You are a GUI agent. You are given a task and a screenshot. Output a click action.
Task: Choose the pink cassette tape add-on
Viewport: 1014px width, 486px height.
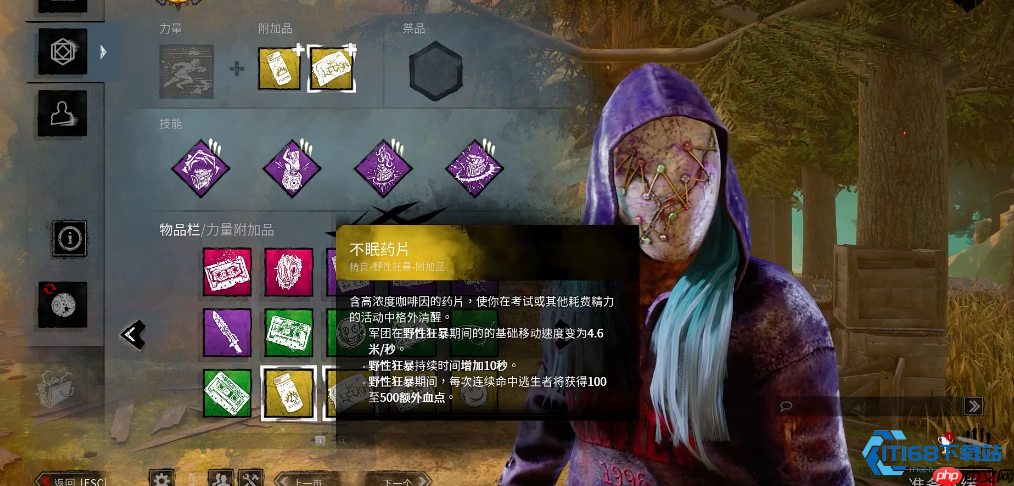coord(228,272)
